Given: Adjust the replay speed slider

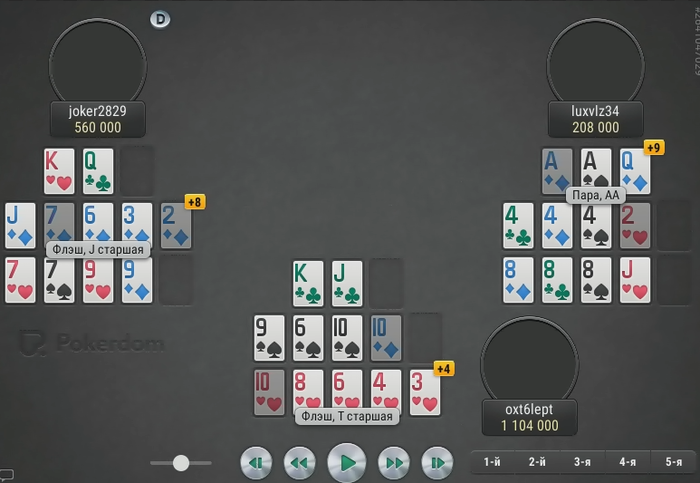Looking at the screenshot, I should (181, 463).
